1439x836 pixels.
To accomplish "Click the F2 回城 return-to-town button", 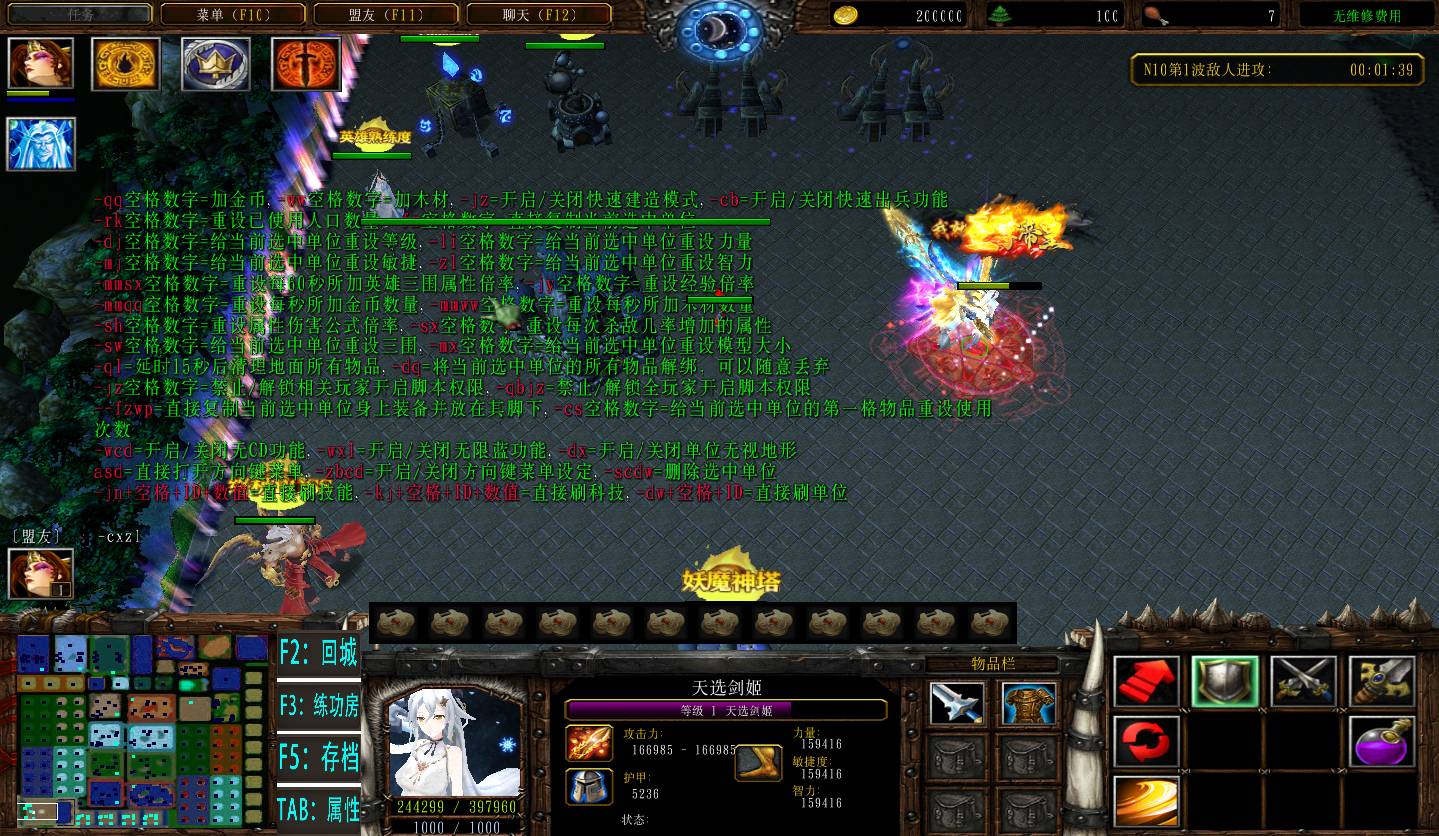I will 318,655.
